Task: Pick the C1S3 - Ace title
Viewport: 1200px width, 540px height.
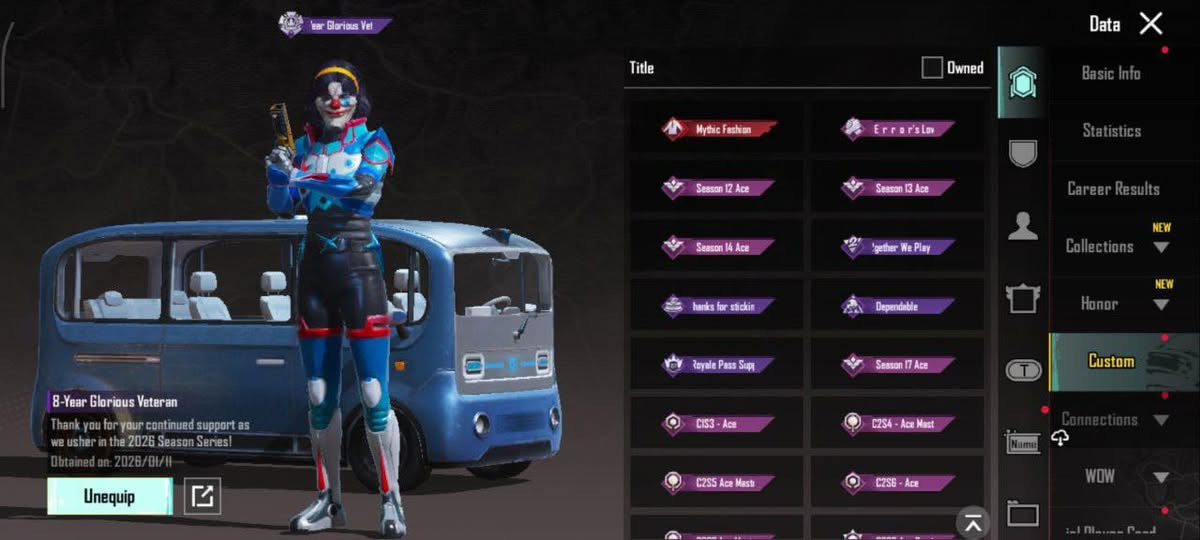Action: (718, 424)
